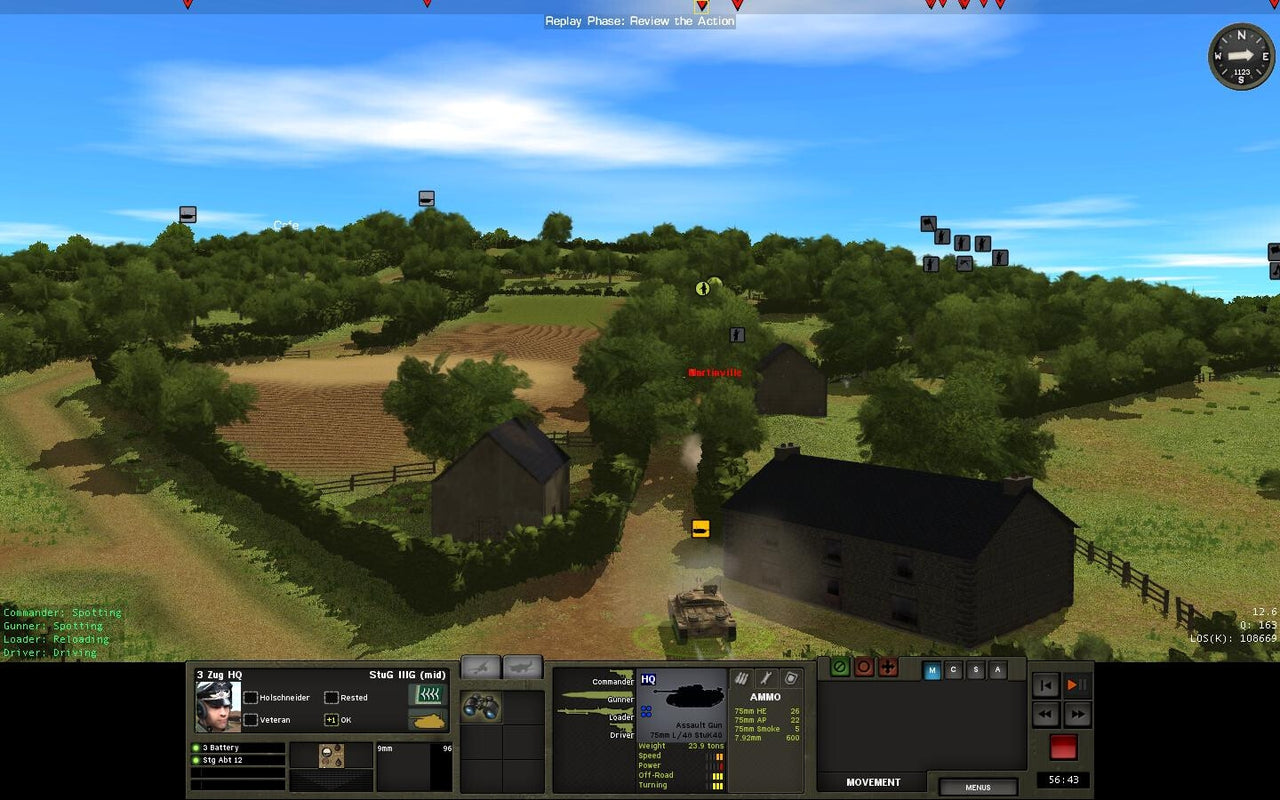Screen dimensions: 1280x800
Task: Select the binoculars special equipment icon
Action: click(x=480, y=707)
